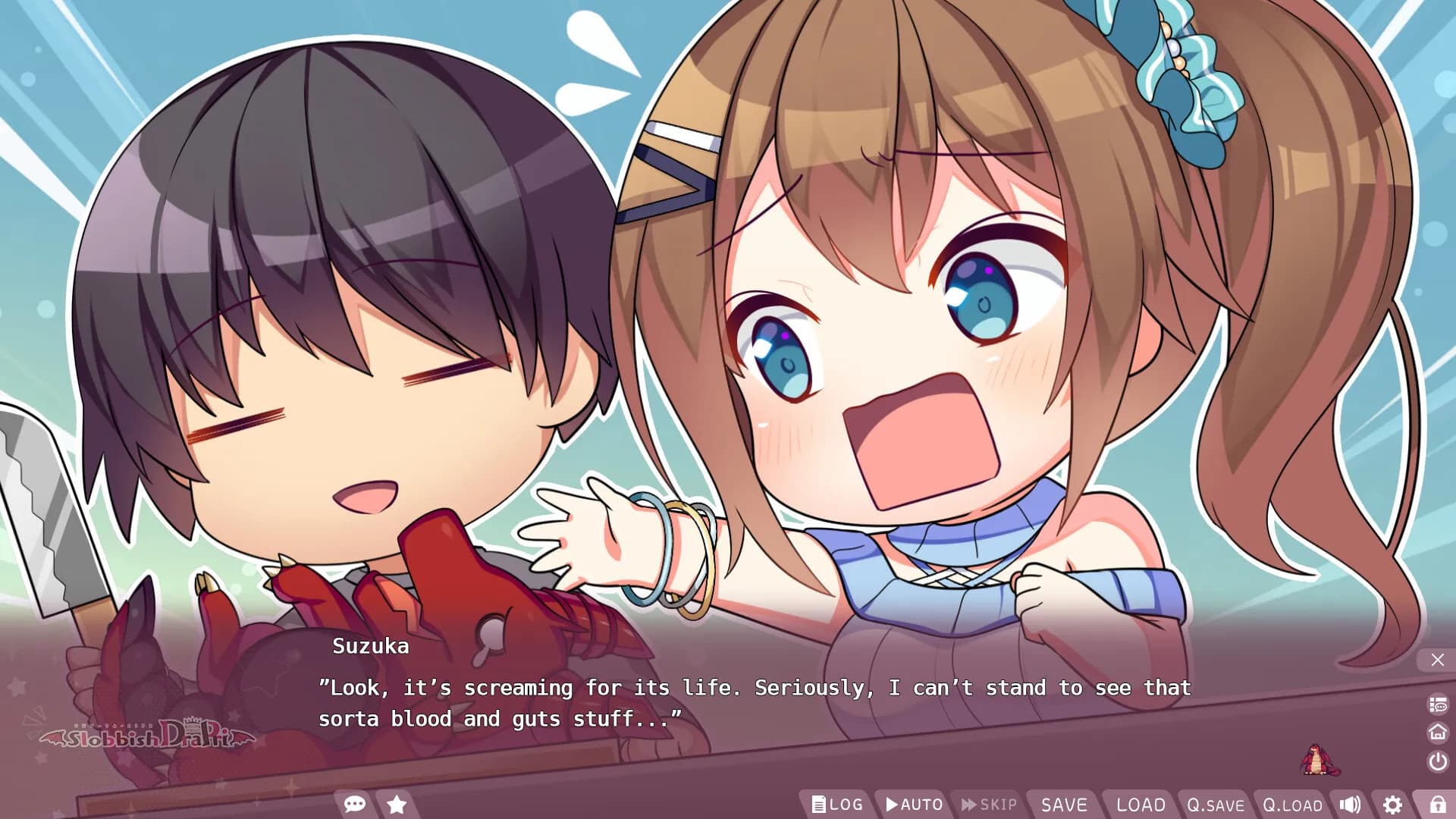This screenshot has height=819, width=1456.
Task: Click the list-with-speech-bubble icon
Action: [x=1437, y=705]
